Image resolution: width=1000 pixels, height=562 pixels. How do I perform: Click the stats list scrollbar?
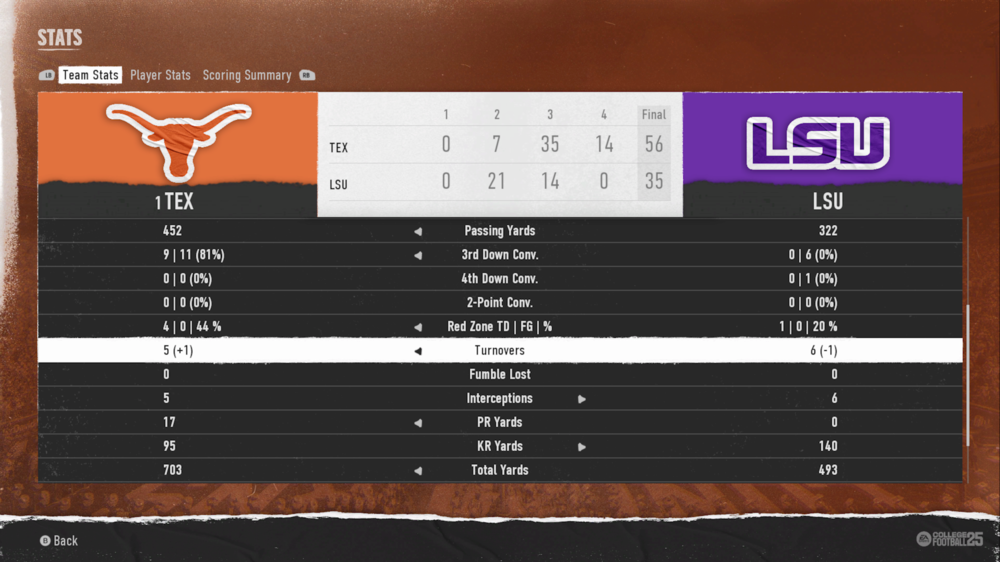click(x=967, y=375)
